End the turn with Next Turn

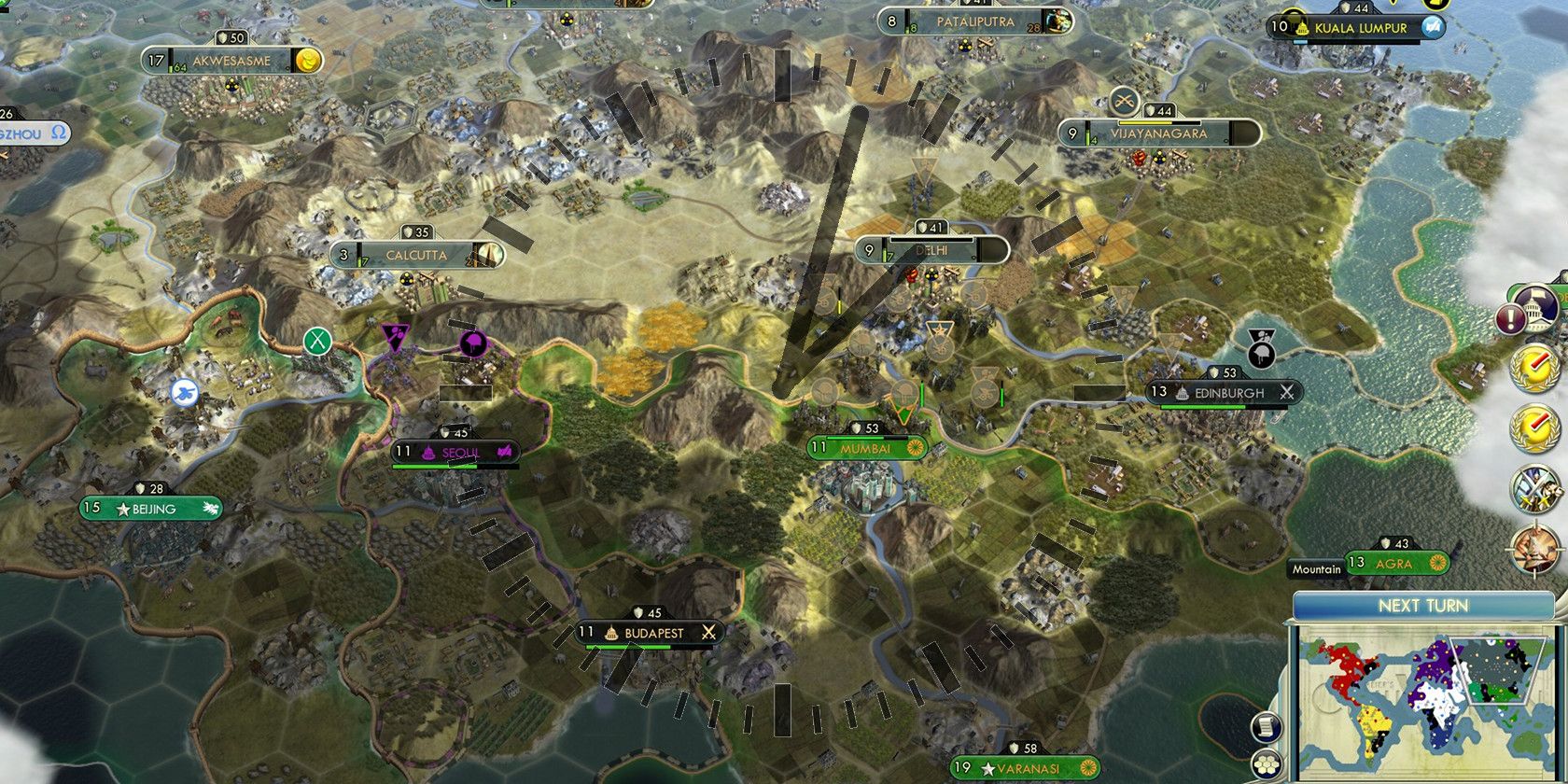coord(1422,606)
